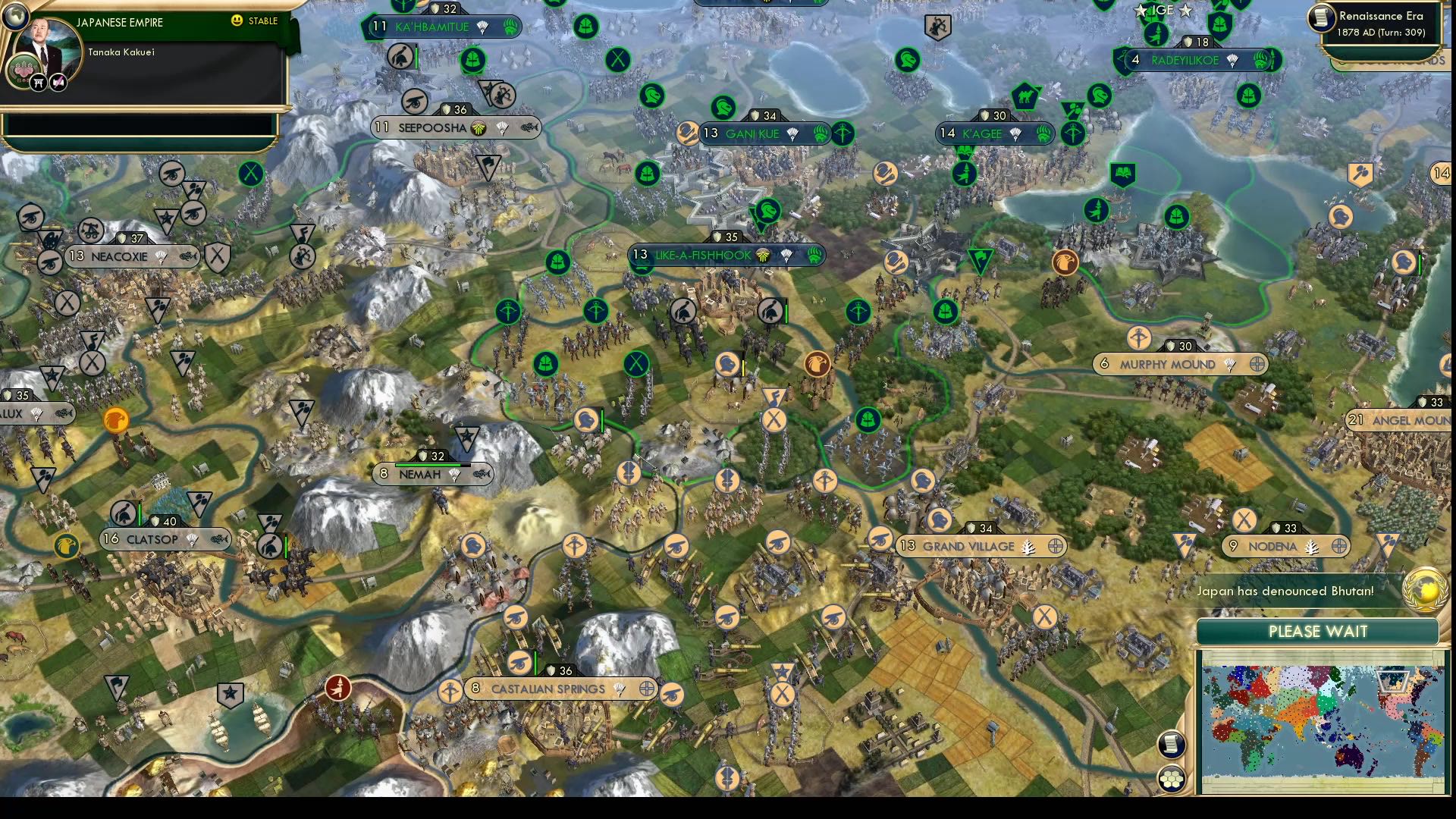The height and width of the screenshot is (819, 1456).
Task: Click the Renaissance Era medallion icon
Action: (x=1321, y=17)
